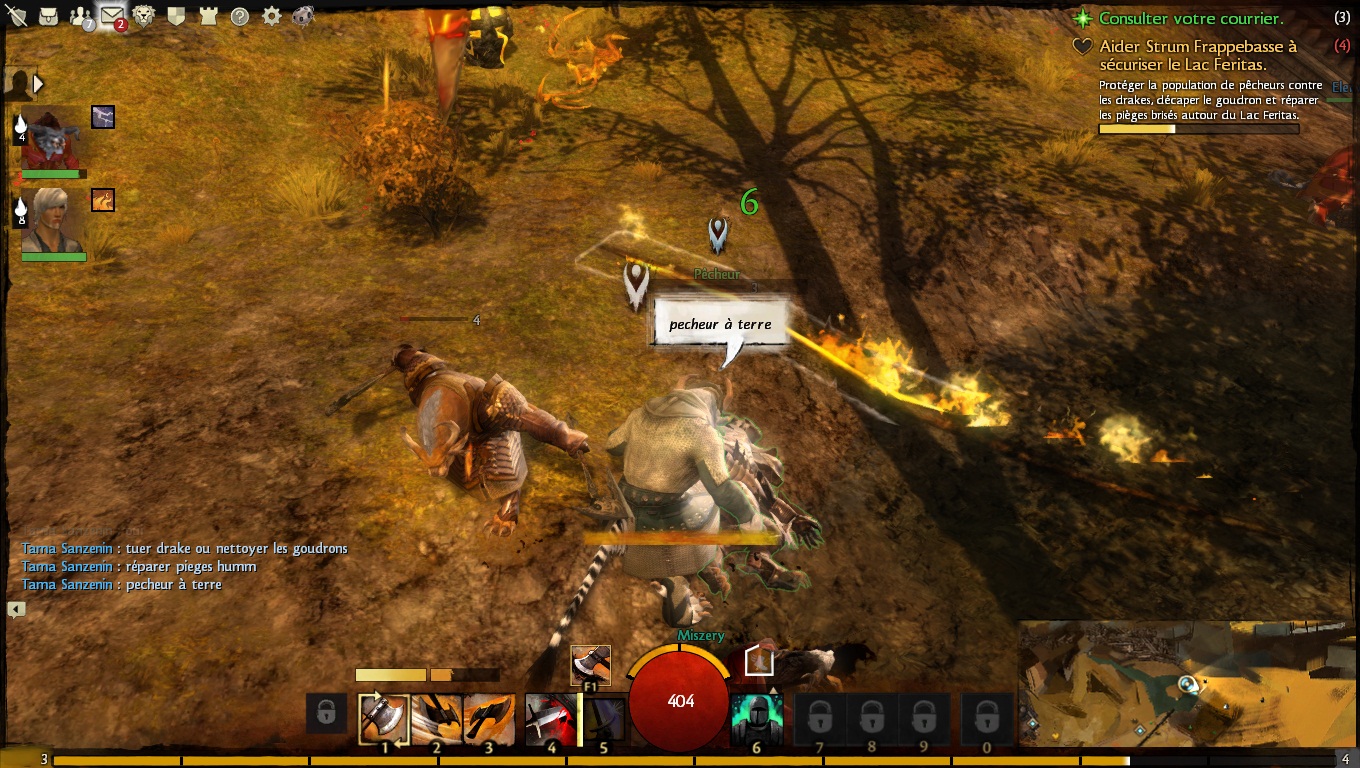Open the contacts and party icon
Image resolution: width=1360 pixels, height=768 pixels.
pos(80,16)
